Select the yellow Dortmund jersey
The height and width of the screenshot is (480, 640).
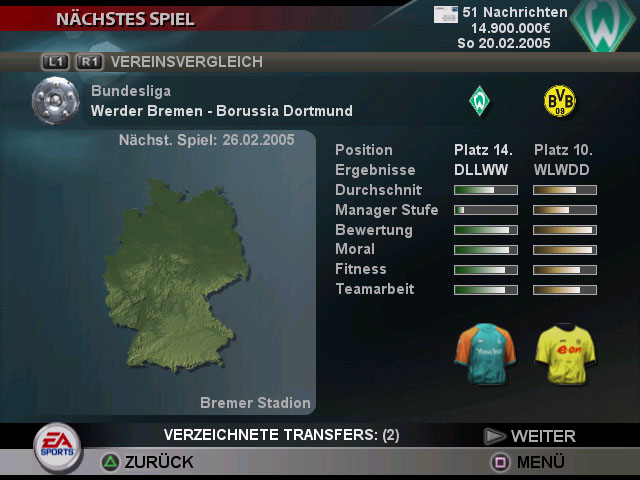564,353
